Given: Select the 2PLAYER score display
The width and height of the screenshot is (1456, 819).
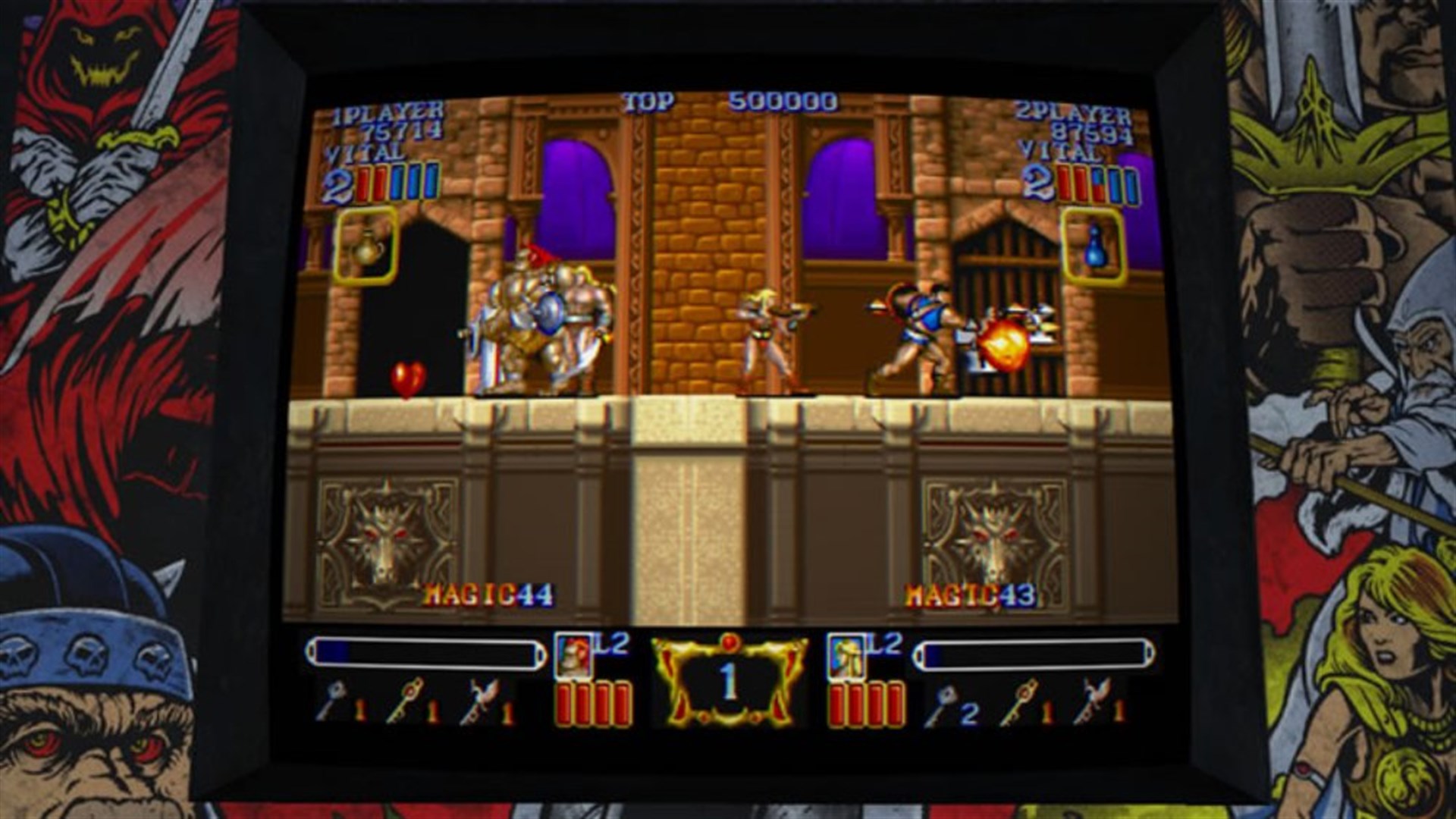Looking at the screenshot, I should pos(1078,119).
